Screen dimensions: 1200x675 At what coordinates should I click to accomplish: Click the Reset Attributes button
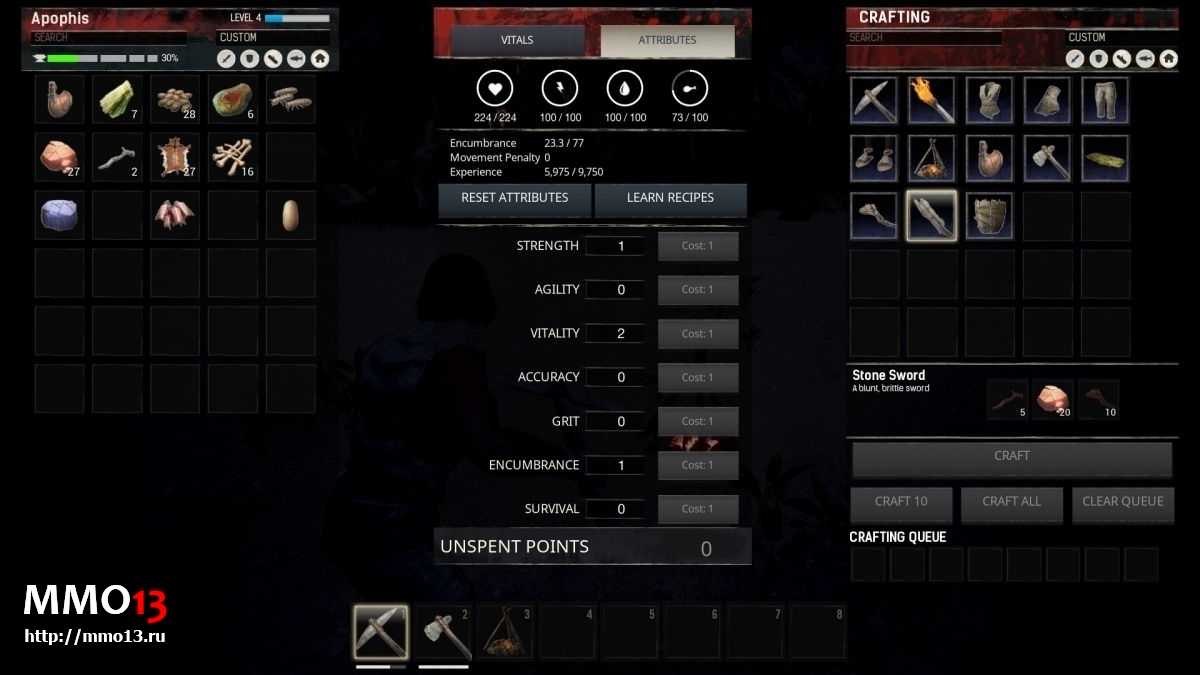[514, 198]
